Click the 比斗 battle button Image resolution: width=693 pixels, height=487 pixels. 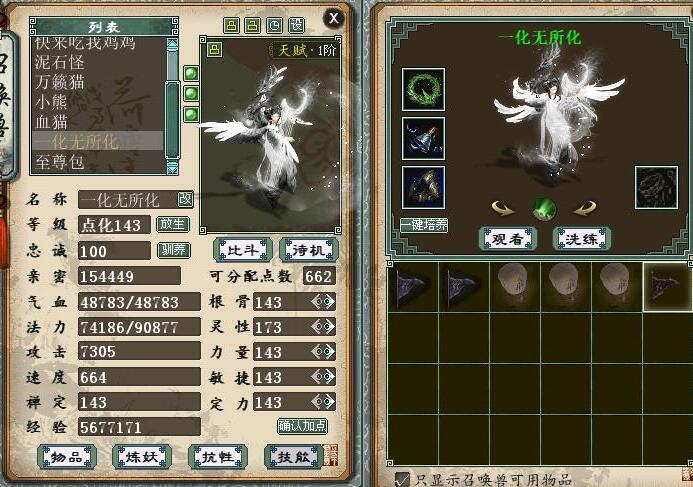click(243, 249)
